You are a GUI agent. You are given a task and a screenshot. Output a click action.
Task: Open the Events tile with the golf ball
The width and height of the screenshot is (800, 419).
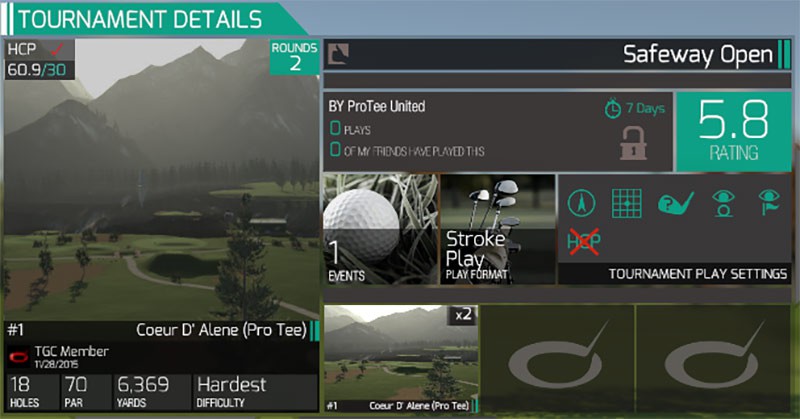point(380,229)
